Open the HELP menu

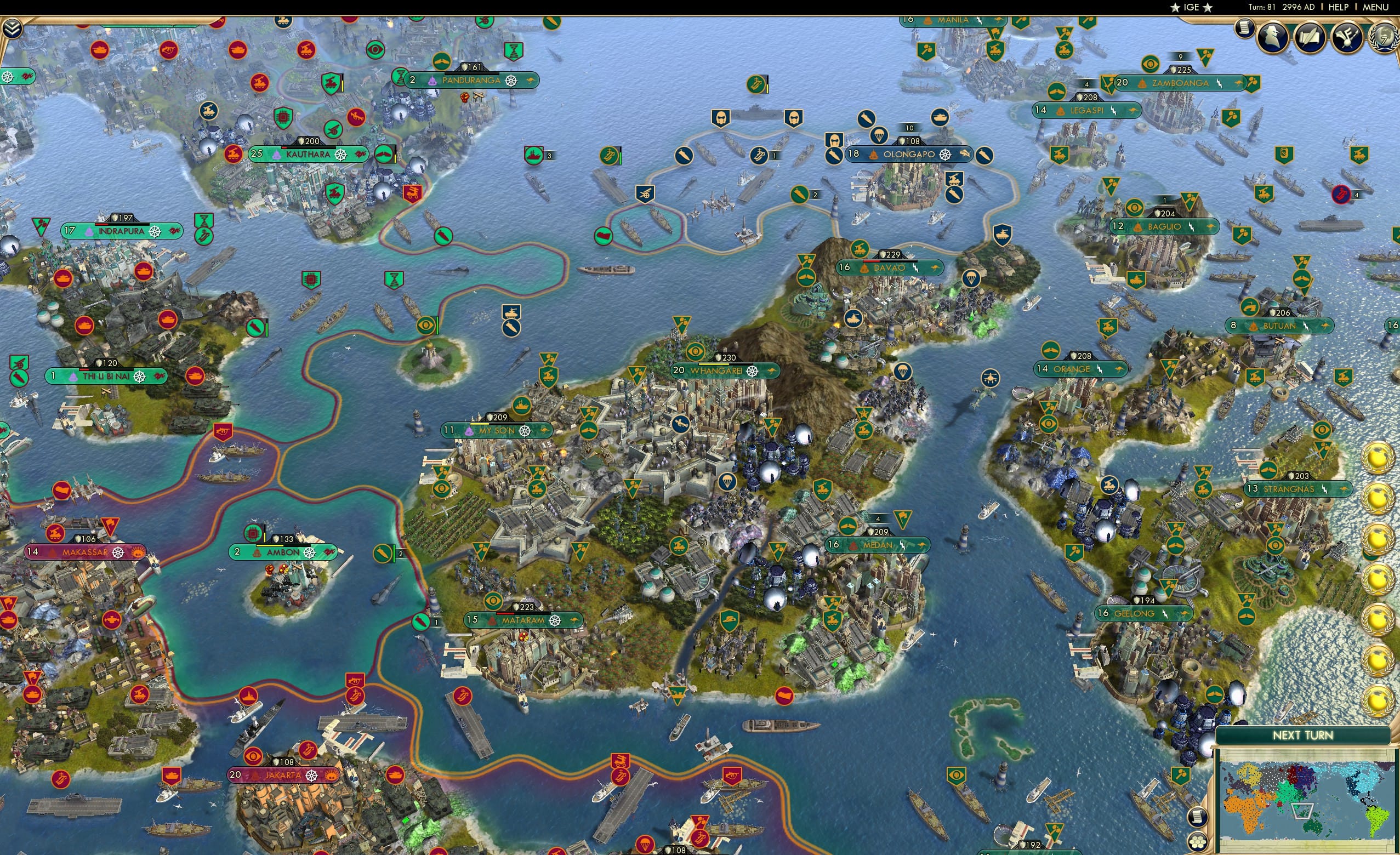1339,7
